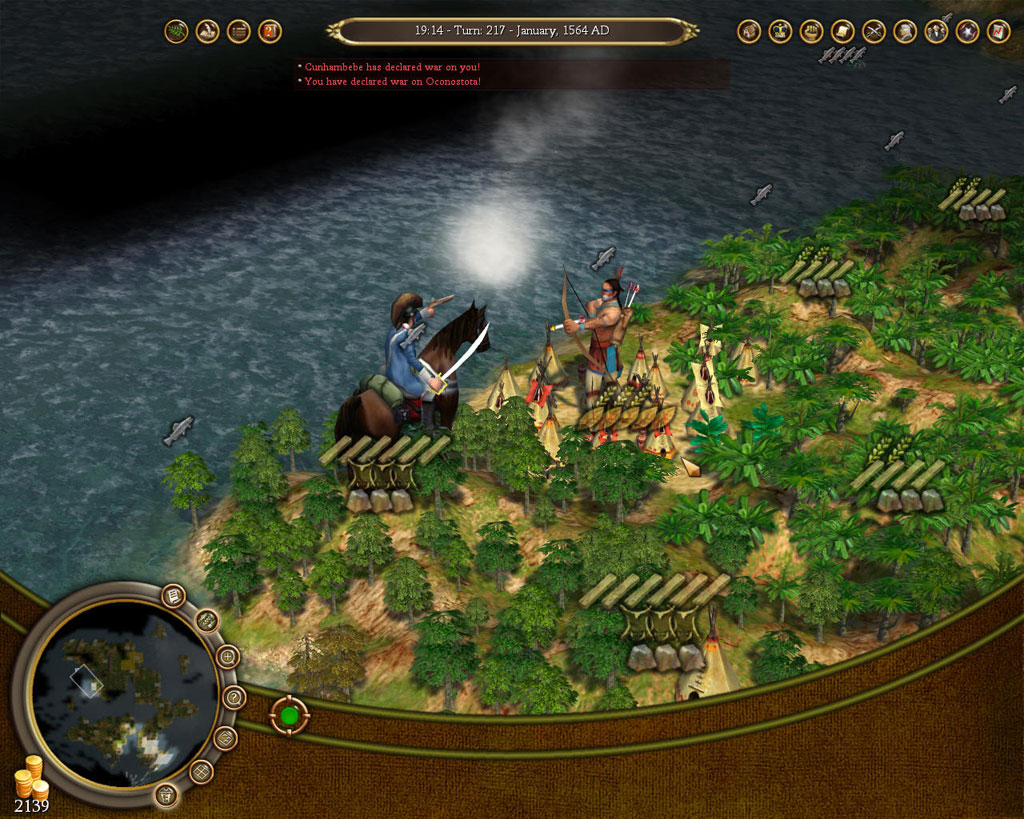This screenshot has width=1024, height=819.
Task: Open the blue crown advisor
Action: point(780,31)
